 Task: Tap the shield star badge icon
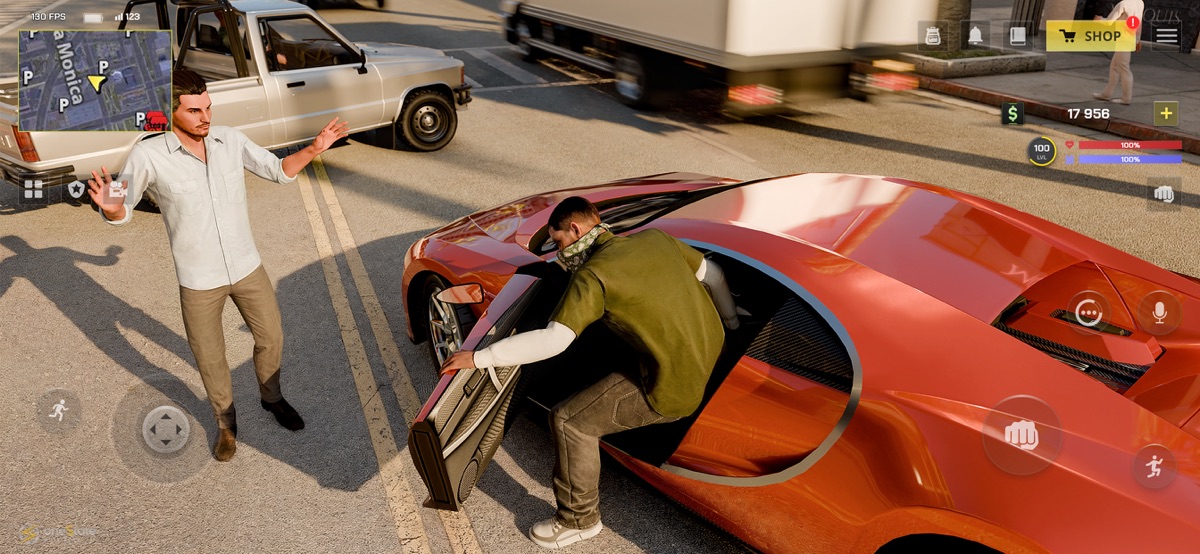tap(76, 189)
